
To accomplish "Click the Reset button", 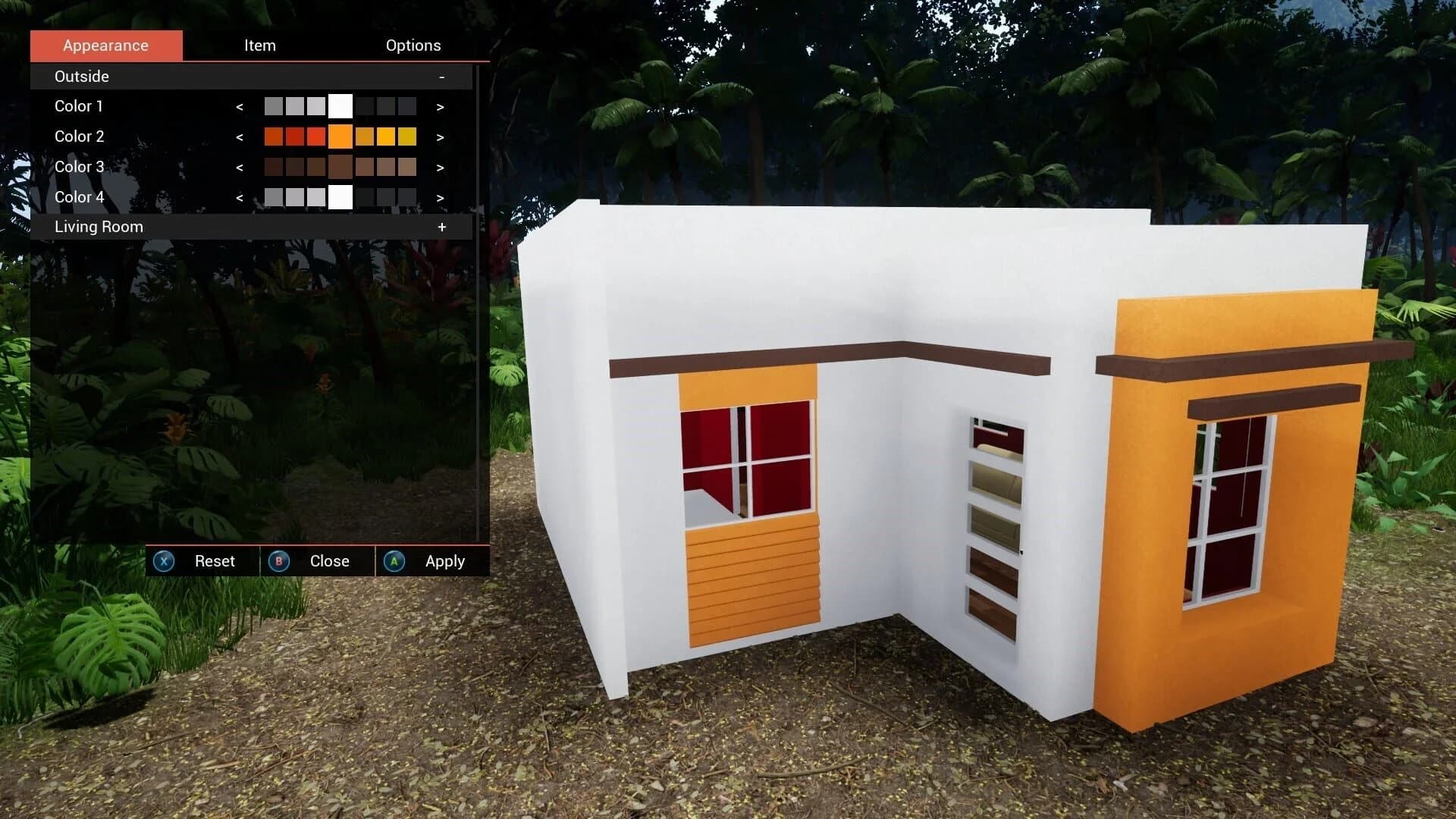I will point(214,561).
